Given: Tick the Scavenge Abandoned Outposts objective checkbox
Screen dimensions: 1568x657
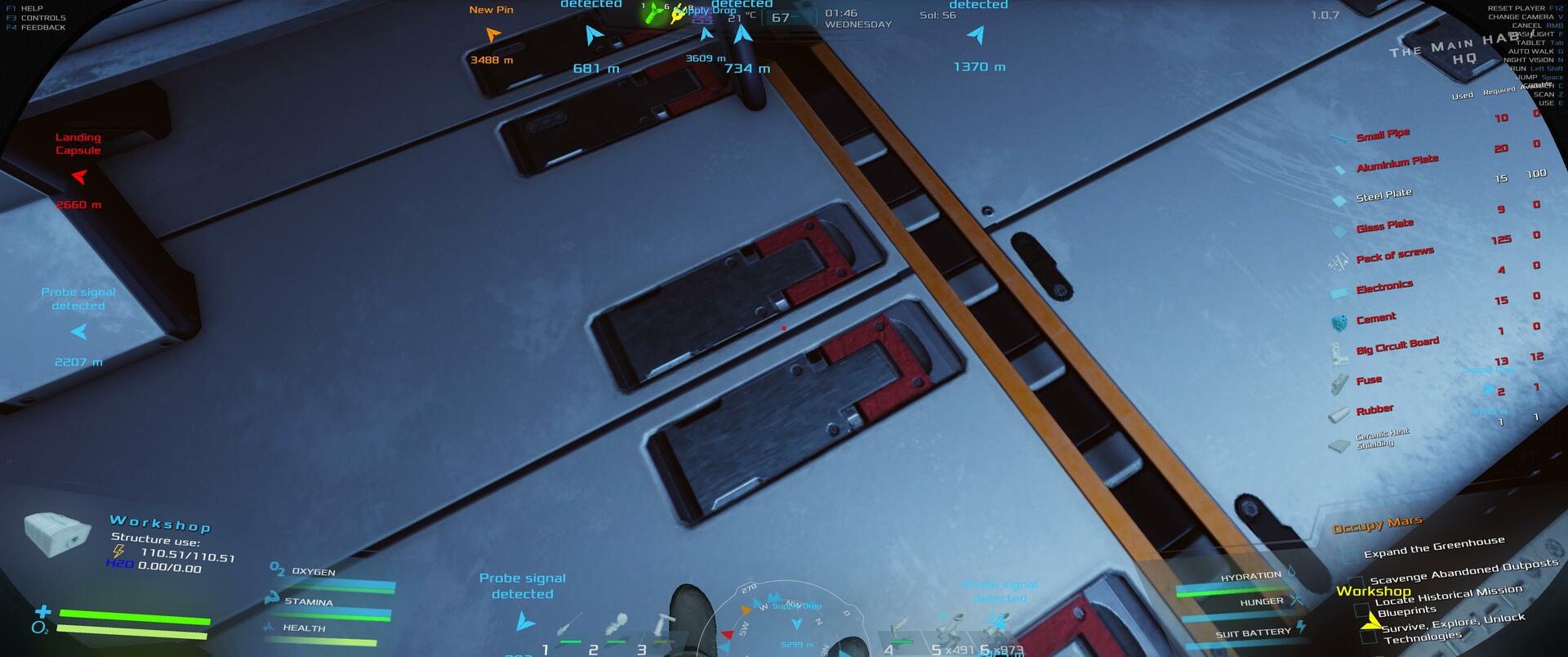Looking at the screenshot, I should pos(1356,583).
